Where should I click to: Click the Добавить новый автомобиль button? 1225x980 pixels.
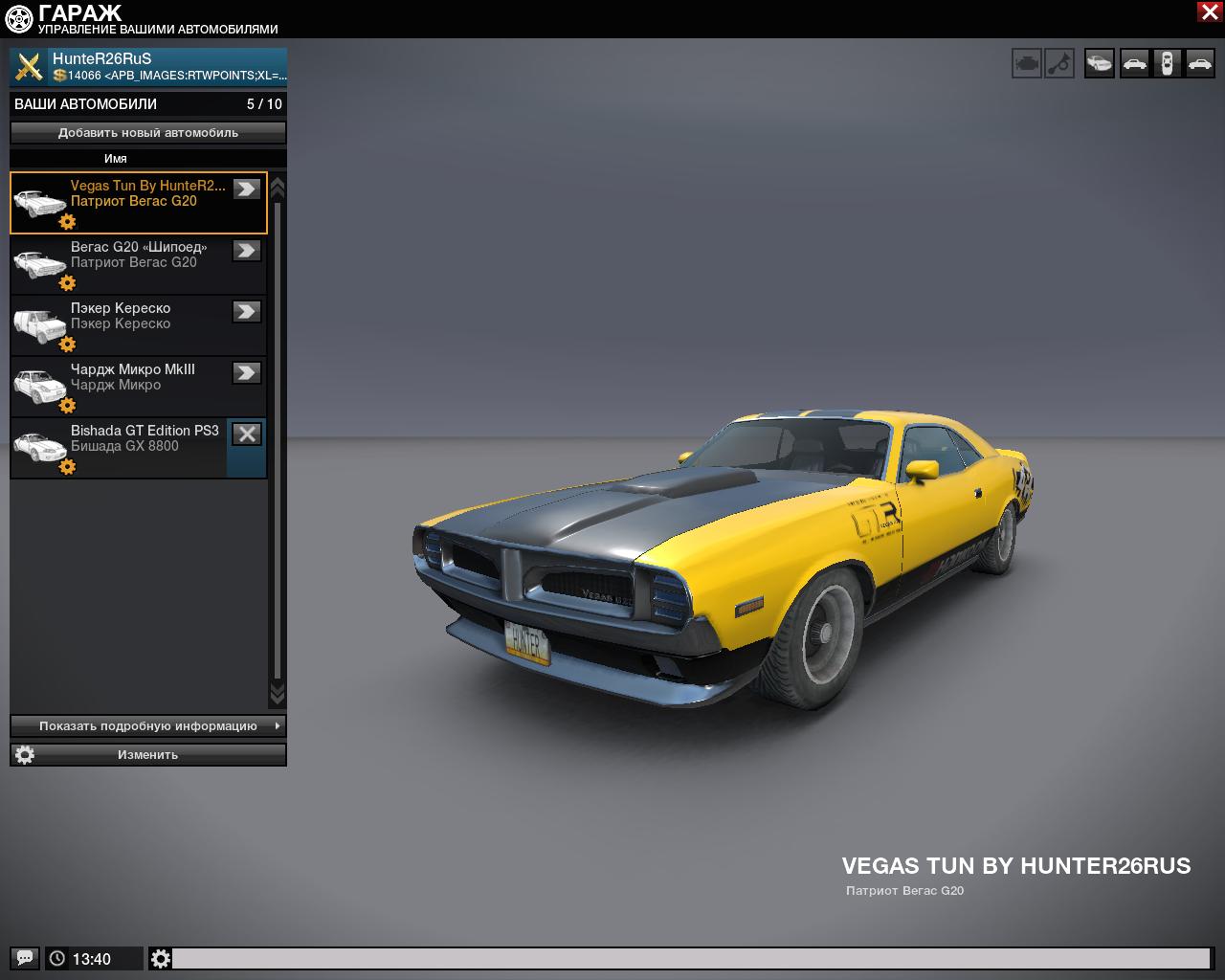point(148,133)
